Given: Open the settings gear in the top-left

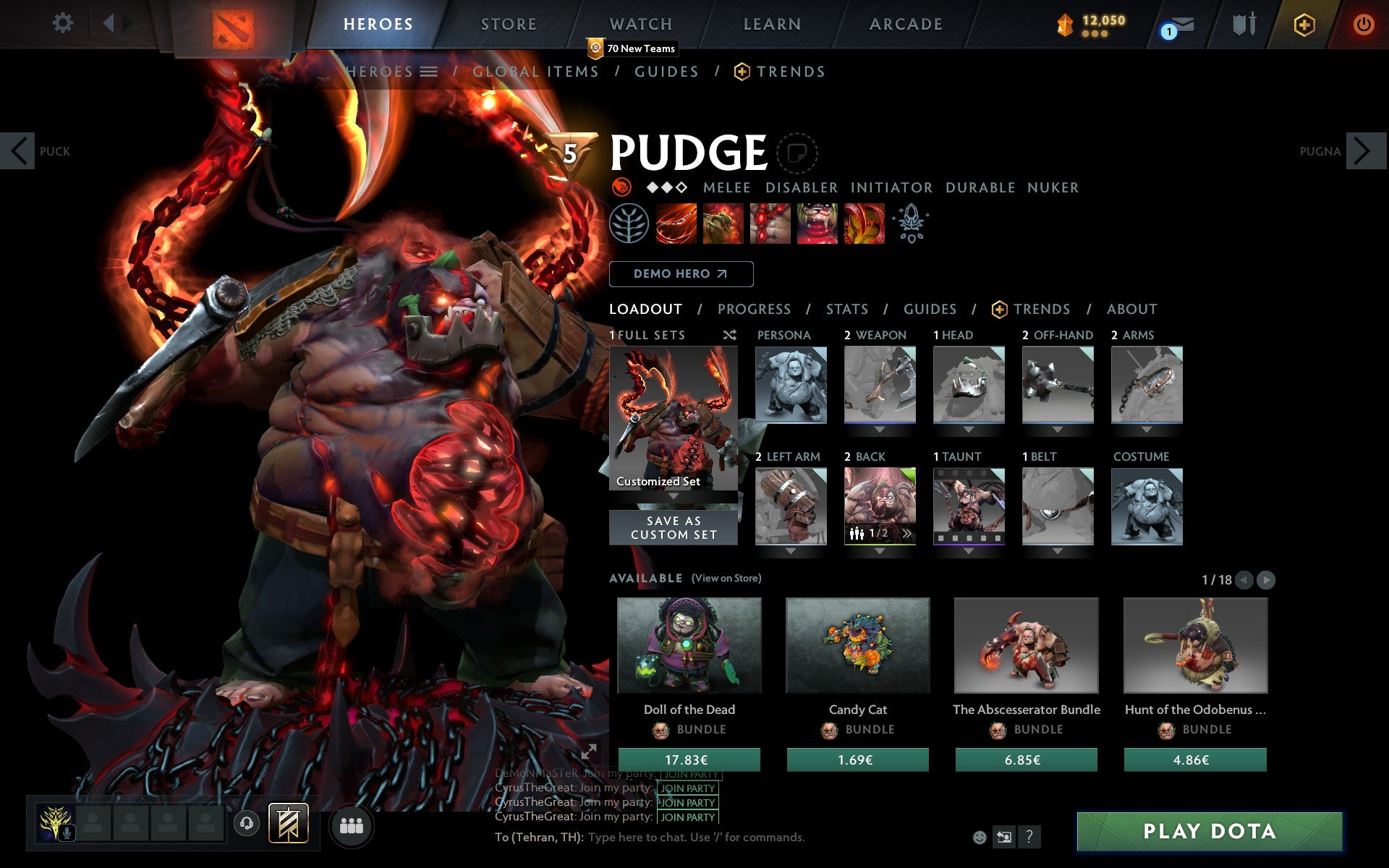Looking at the screenshot, I should [x=64, y=23].
